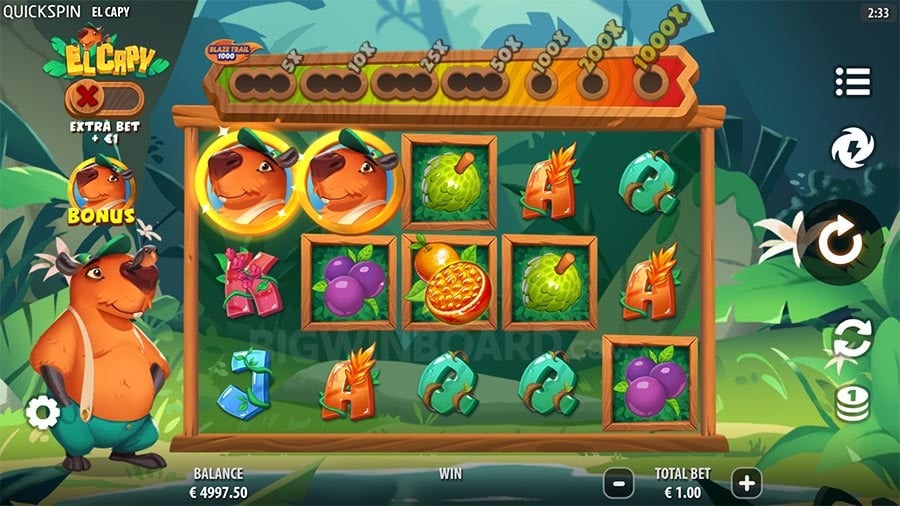This screenshot has height=506, width=900.
Task: Decrease total bet with minus button
Action: 618,483
